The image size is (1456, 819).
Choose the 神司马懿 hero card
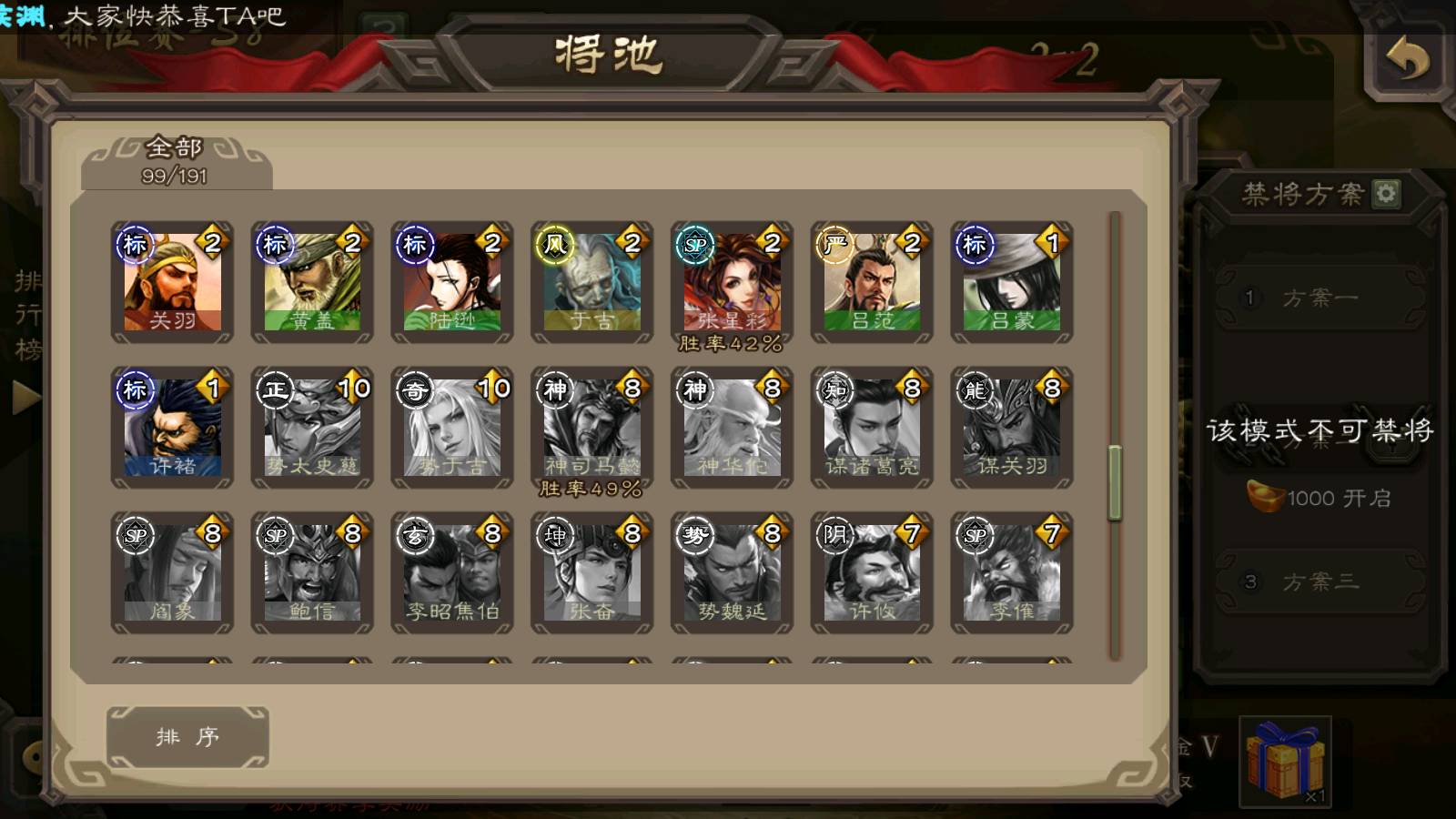(592, 429)
